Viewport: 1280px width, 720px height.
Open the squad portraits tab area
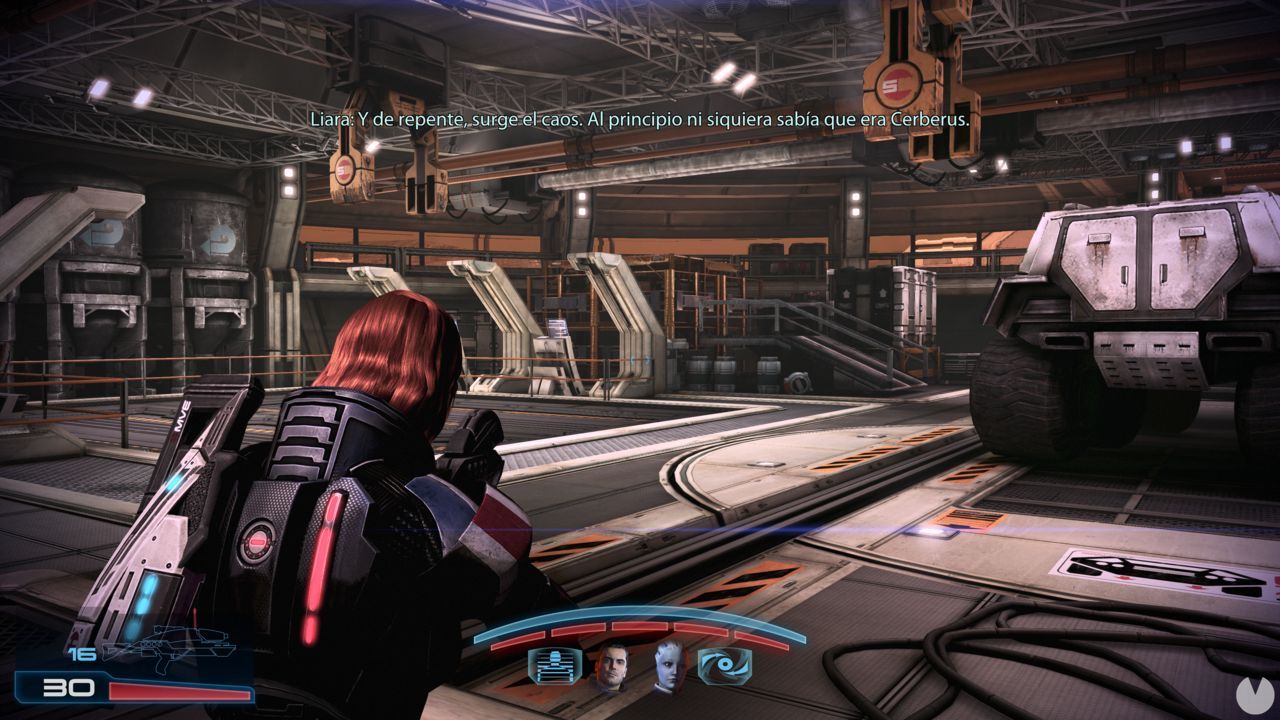[640, 670]
